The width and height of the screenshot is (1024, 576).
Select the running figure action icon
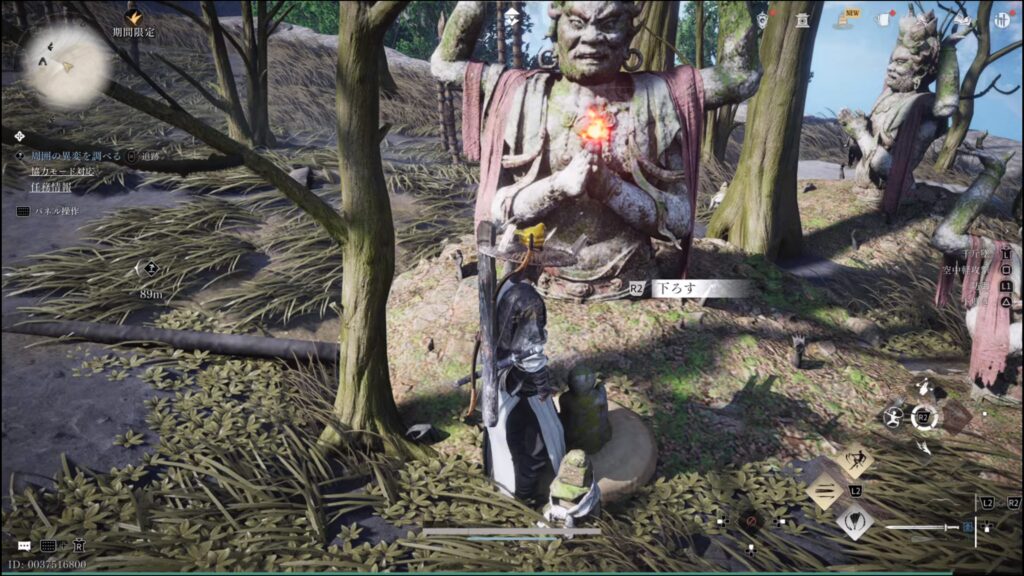coord(892,417)
